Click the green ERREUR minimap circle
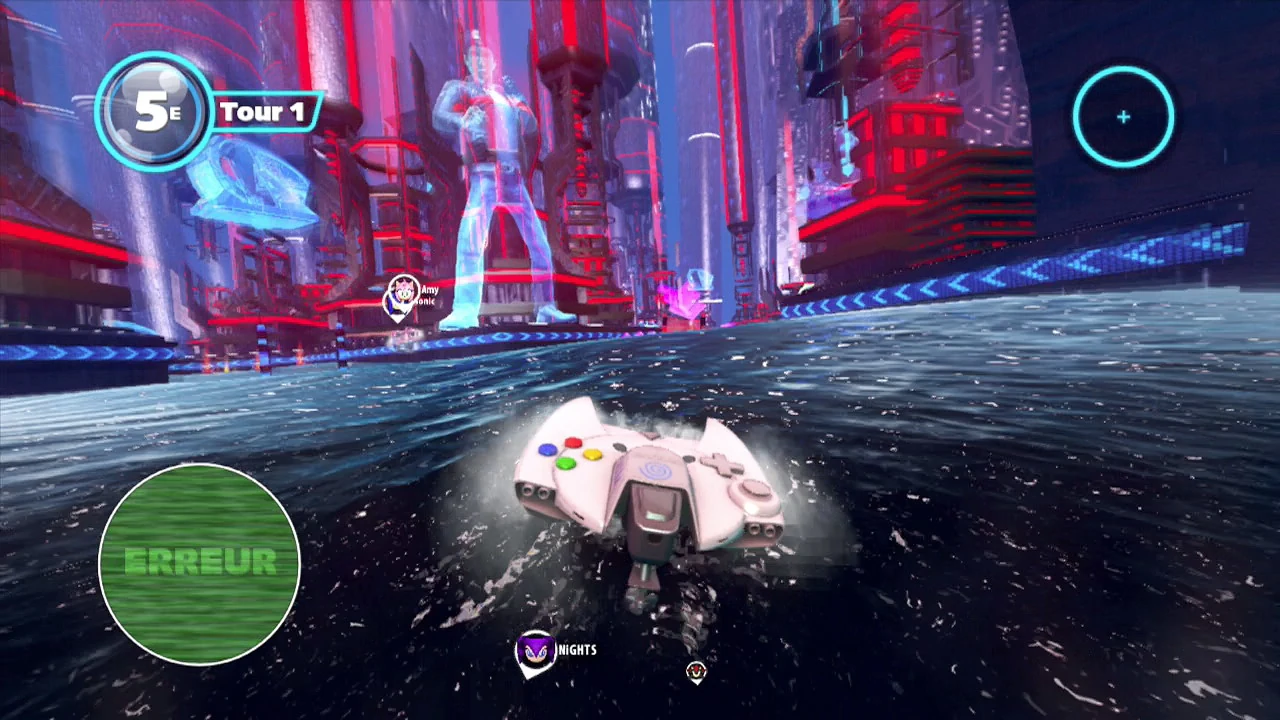 tap(200, 563)
